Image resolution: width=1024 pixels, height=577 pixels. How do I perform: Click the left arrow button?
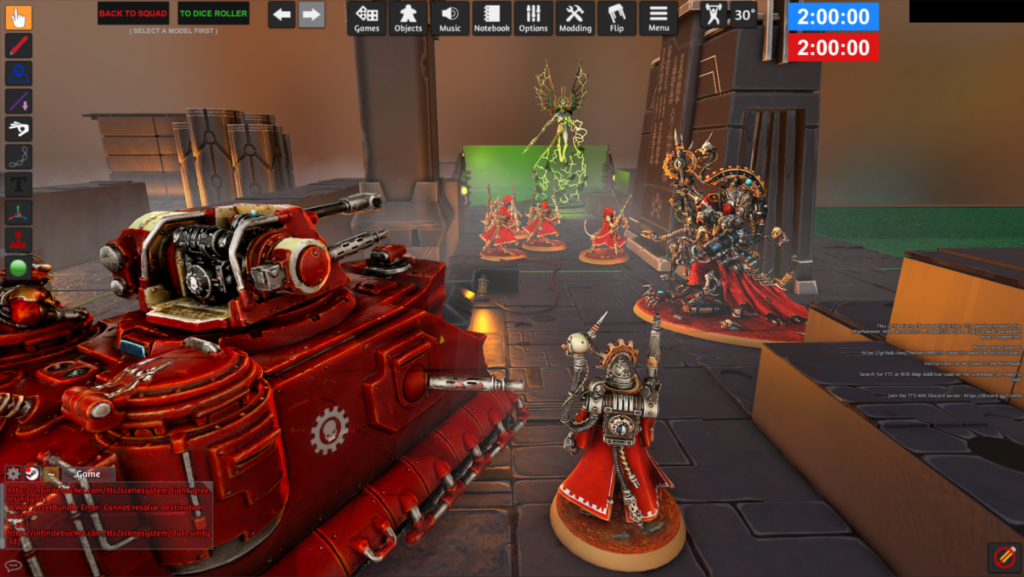pos(281,15)
